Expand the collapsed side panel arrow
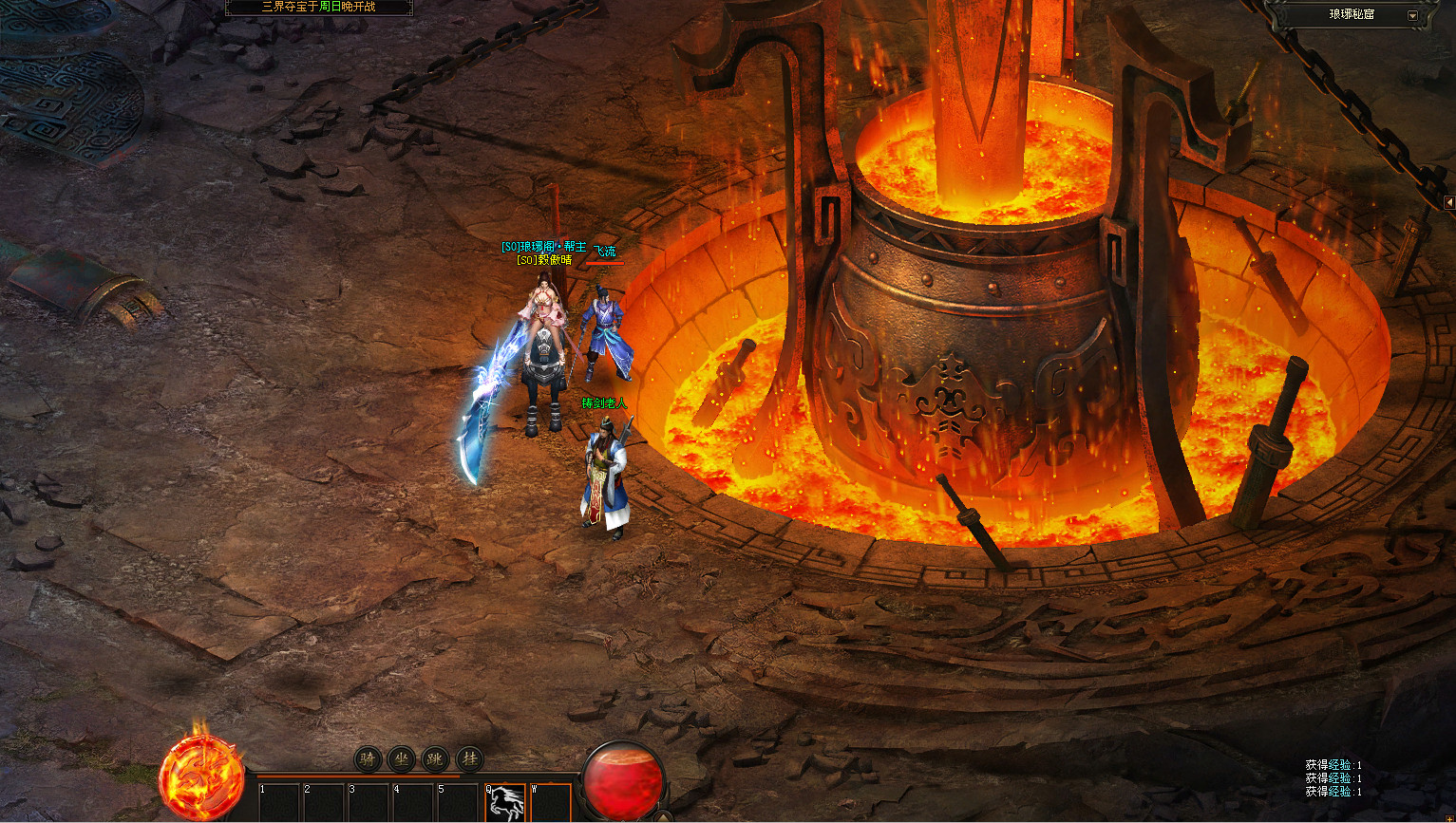1456x823 pixels. coord(1449,202)
